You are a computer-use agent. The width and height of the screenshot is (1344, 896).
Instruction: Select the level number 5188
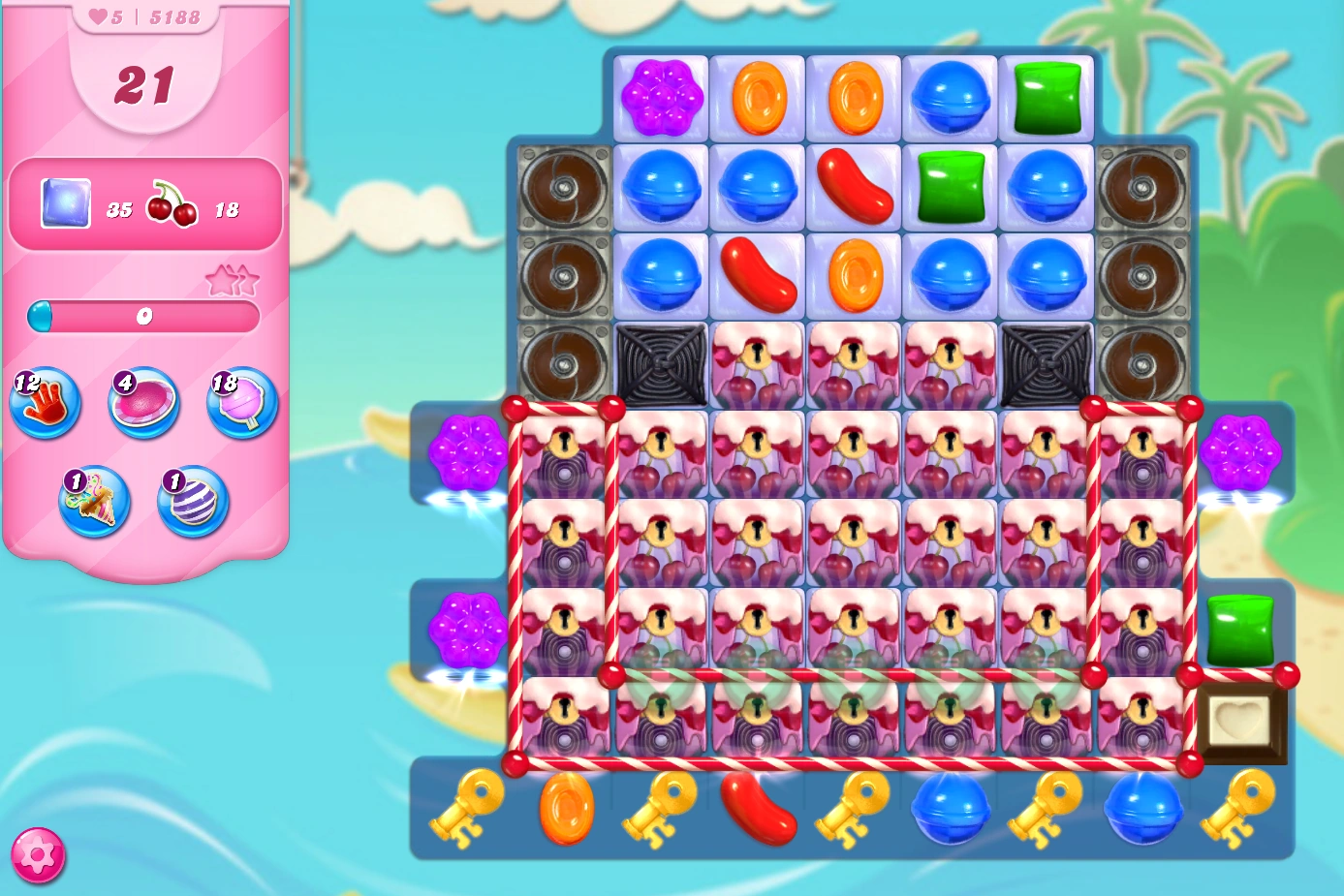tap(173, 15)
